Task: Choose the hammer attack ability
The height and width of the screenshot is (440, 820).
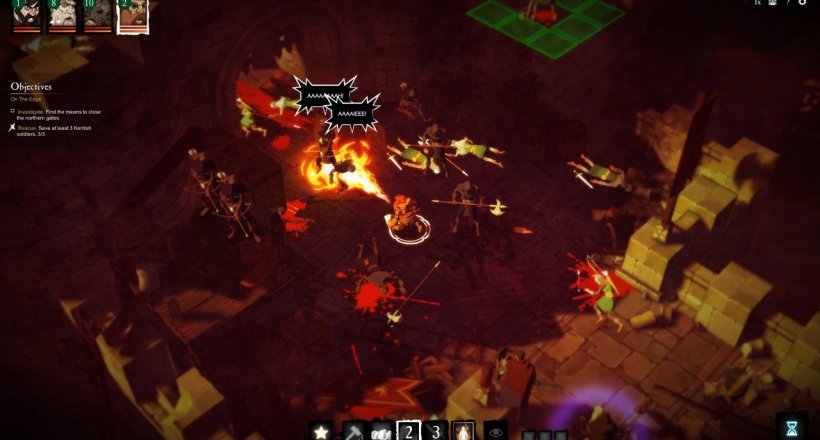Action: point(353,431)
